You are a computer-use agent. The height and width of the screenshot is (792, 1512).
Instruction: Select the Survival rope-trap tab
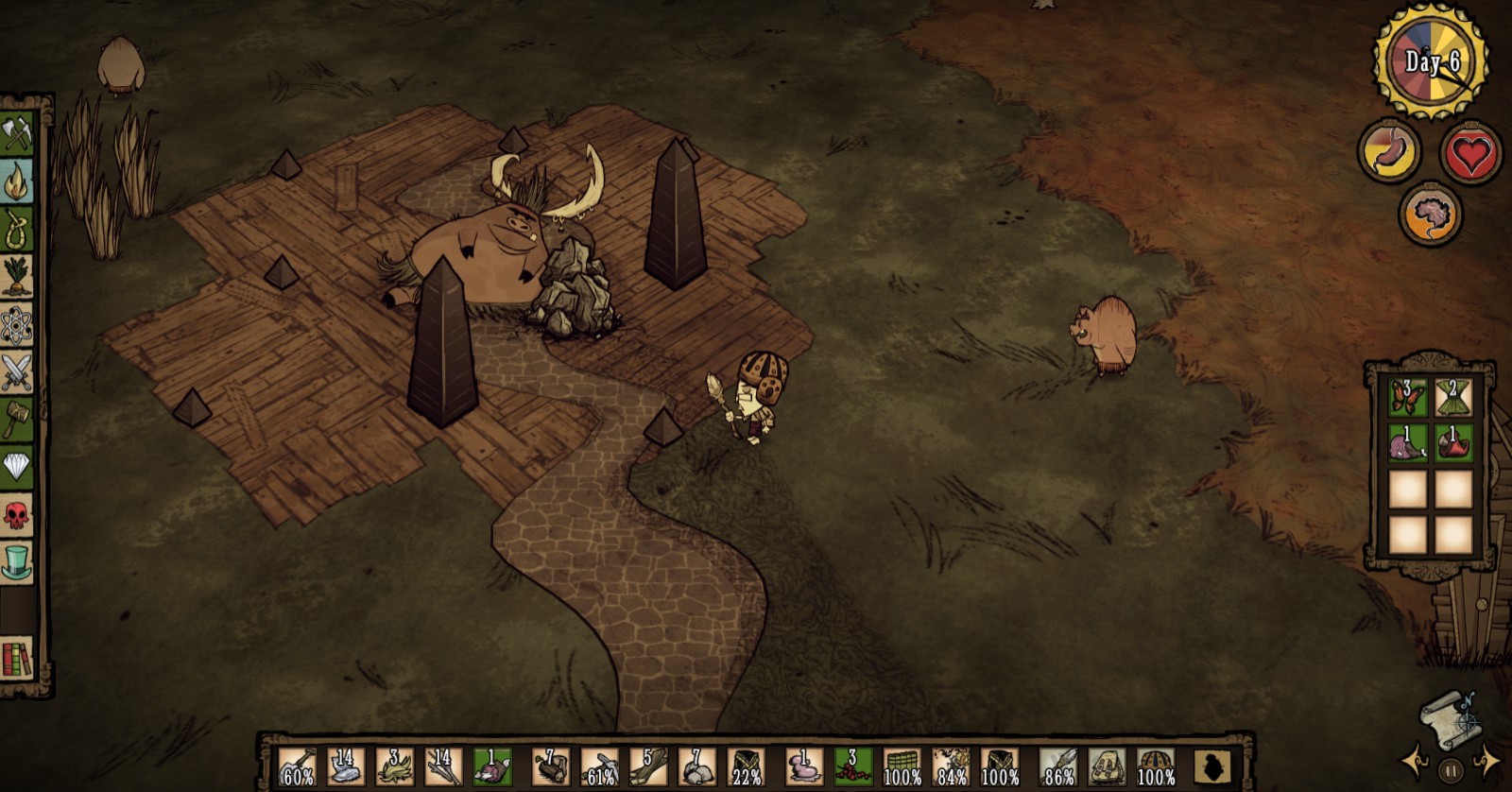coord(17,230)
